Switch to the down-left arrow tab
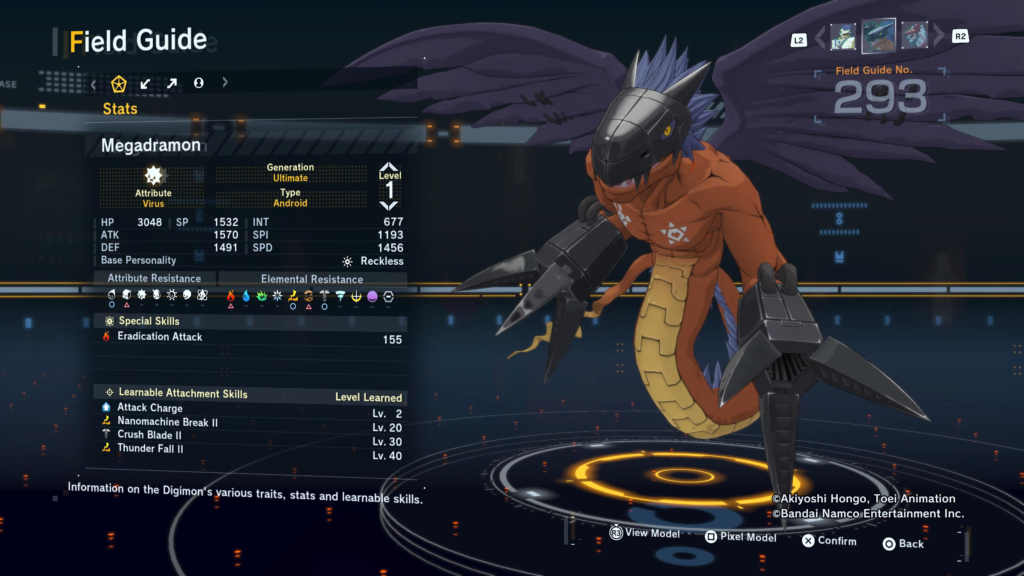The image size is (1024, 576). point(146,83)
